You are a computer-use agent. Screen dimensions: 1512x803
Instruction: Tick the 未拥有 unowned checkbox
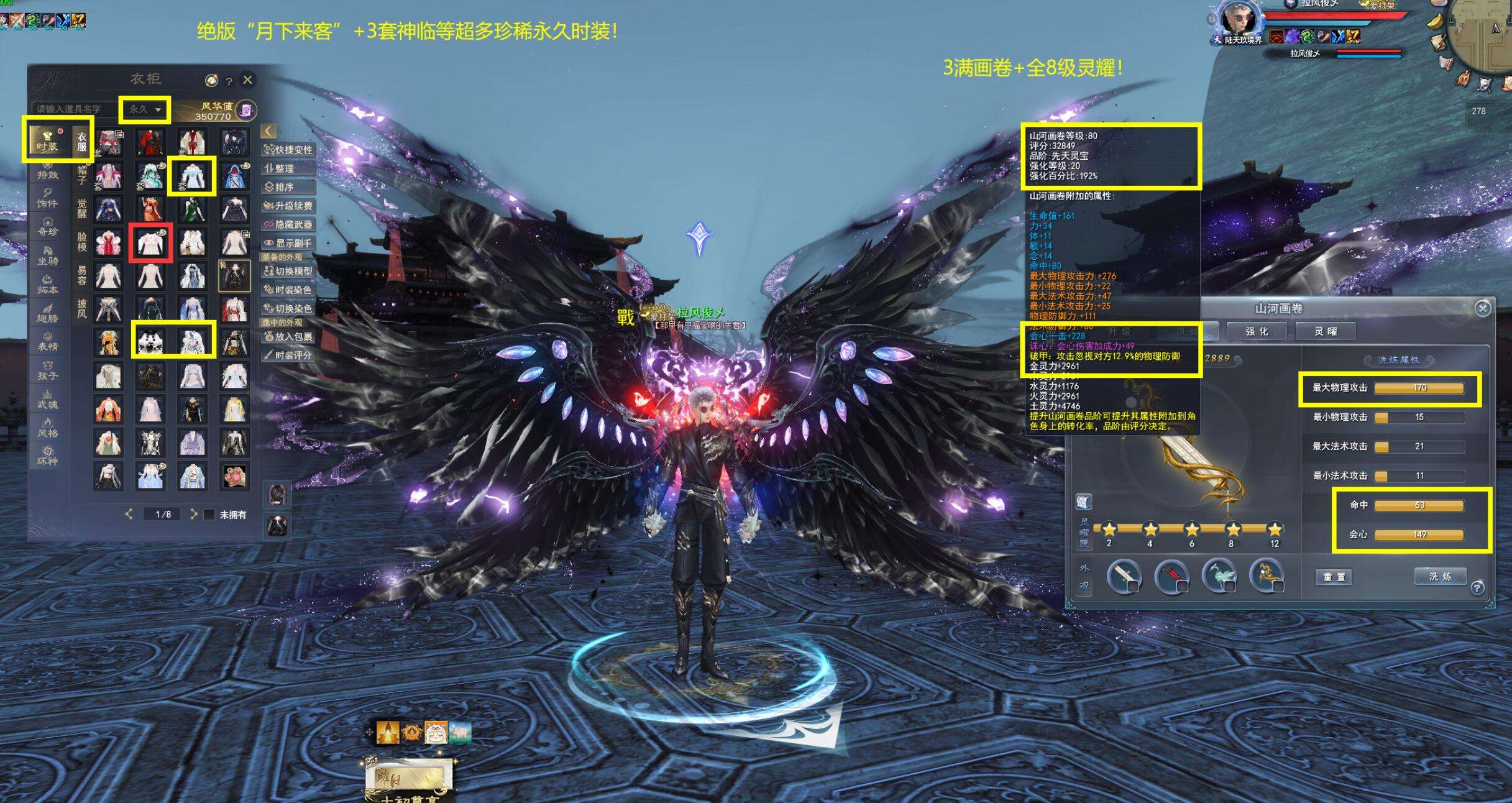210,515
